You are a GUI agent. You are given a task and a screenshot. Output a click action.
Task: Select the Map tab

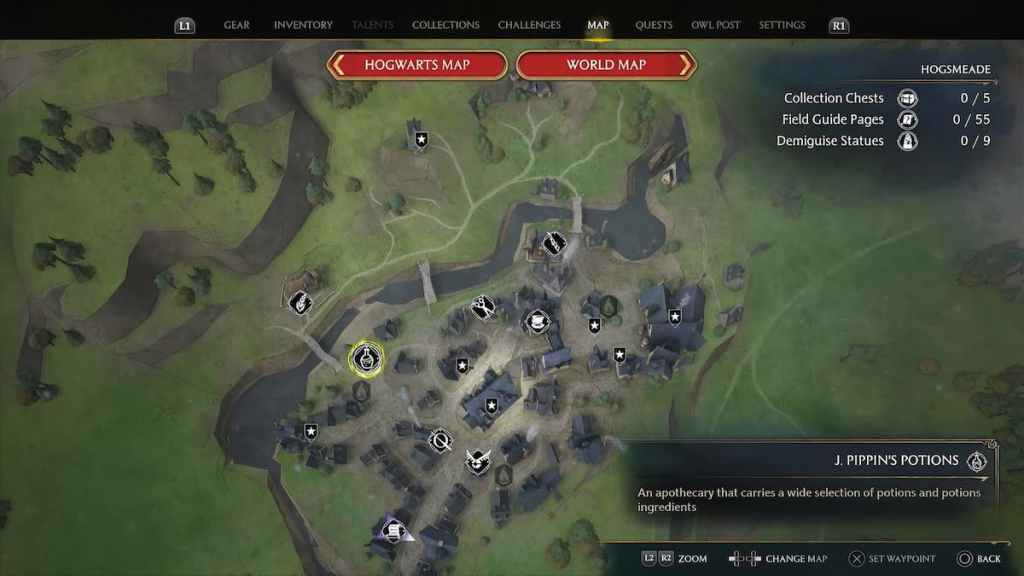(x=598, y=25)
